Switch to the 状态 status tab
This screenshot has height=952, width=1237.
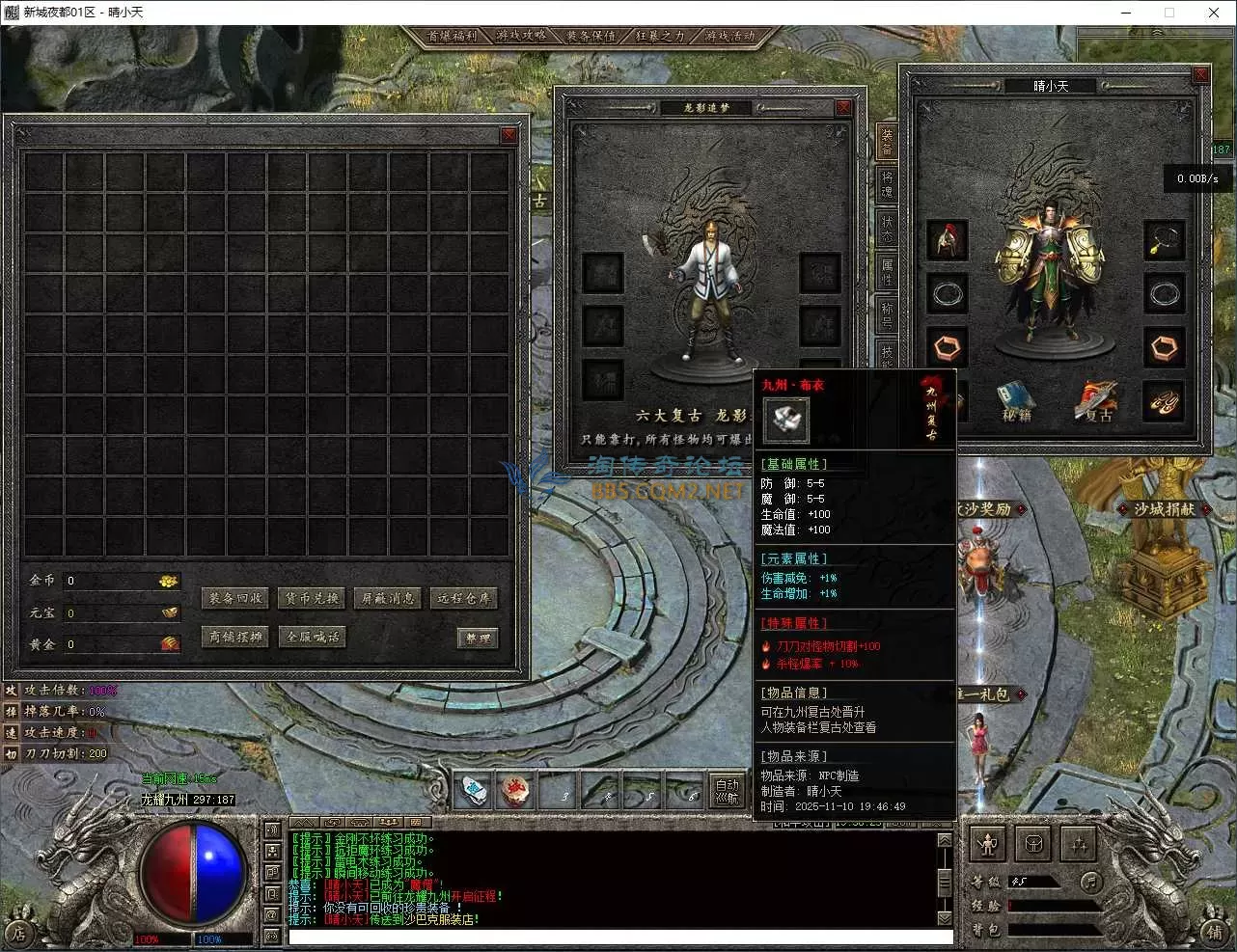(x=887, y=228)
